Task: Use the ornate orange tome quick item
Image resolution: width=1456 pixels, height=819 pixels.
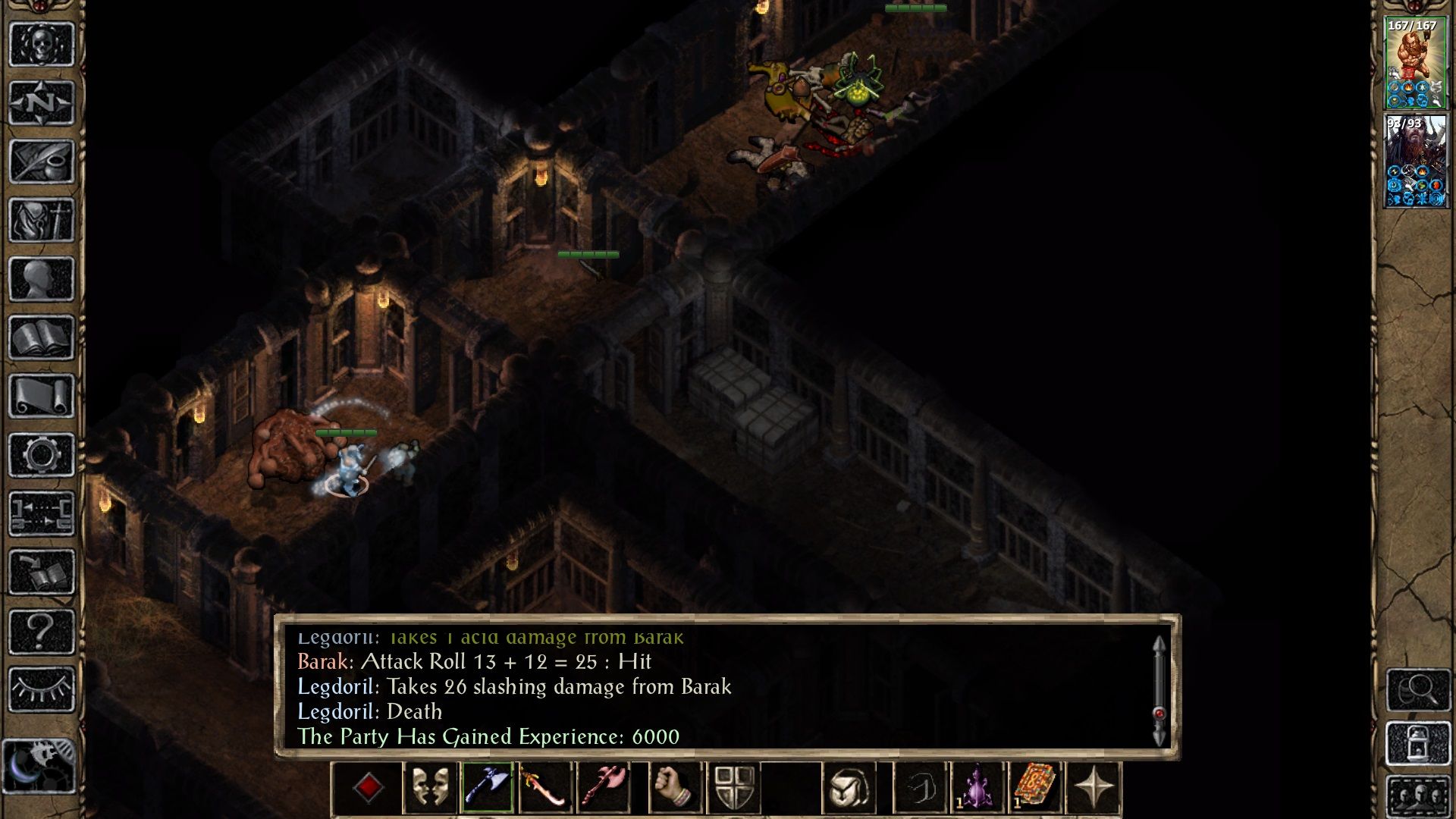Action: (x=1035, y=788)
